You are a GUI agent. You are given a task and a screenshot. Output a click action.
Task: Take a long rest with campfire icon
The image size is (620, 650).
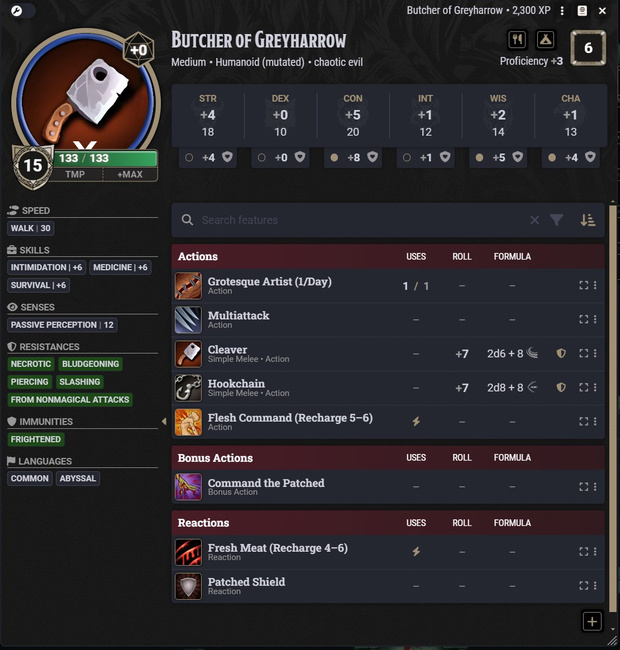point(545,40)
